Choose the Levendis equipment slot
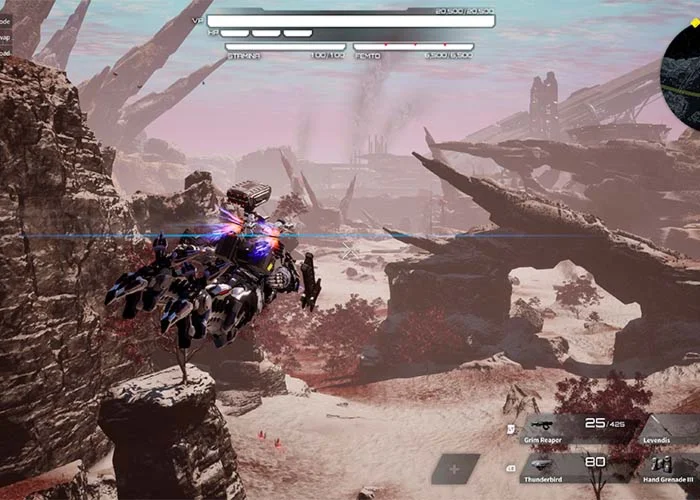Viewport: 700px width, 500px height. [672, 429]
